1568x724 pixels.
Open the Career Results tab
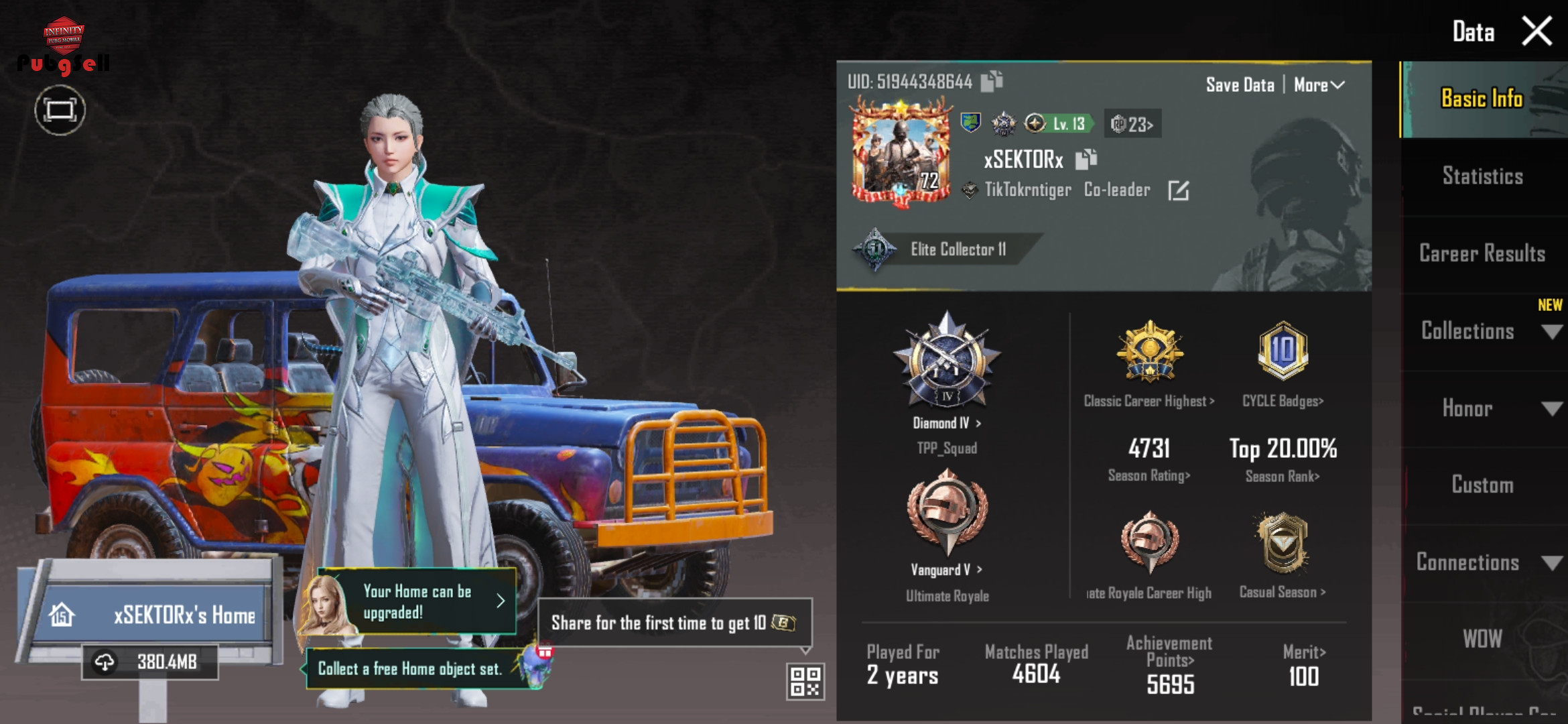(1482, 253)
